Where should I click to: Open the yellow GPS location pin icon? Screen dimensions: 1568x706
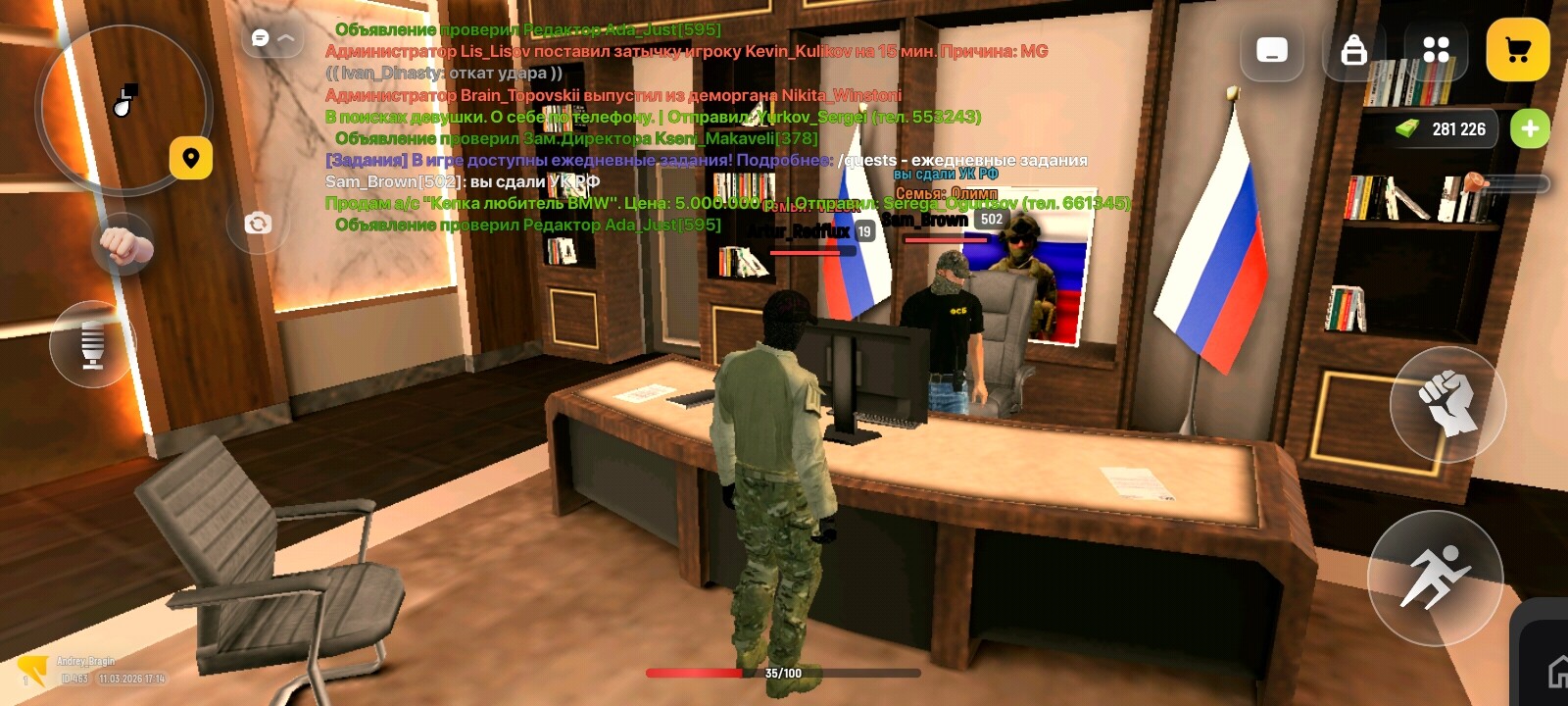[x=190, y=155]
